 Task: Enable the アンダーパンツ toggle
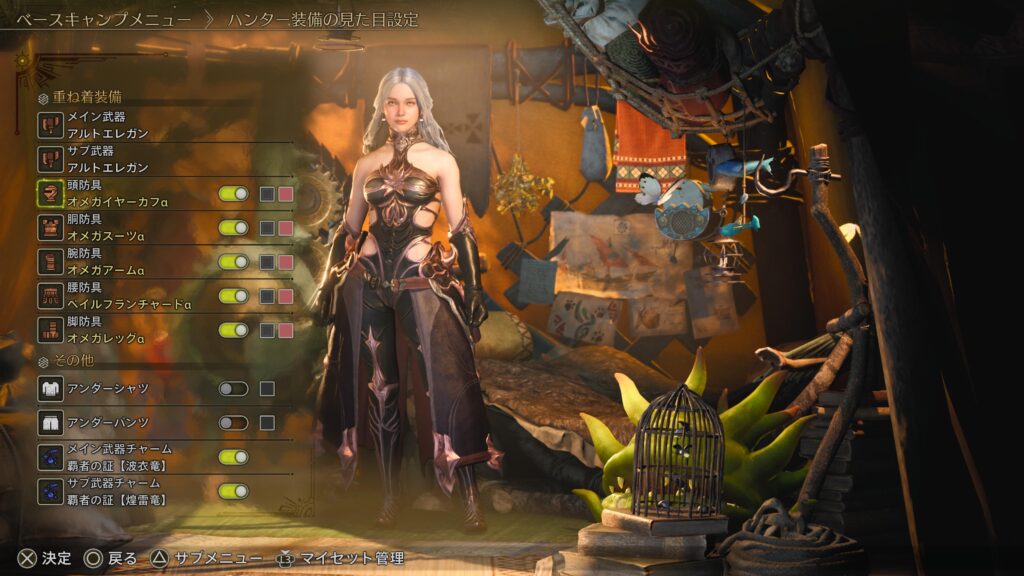233,423
